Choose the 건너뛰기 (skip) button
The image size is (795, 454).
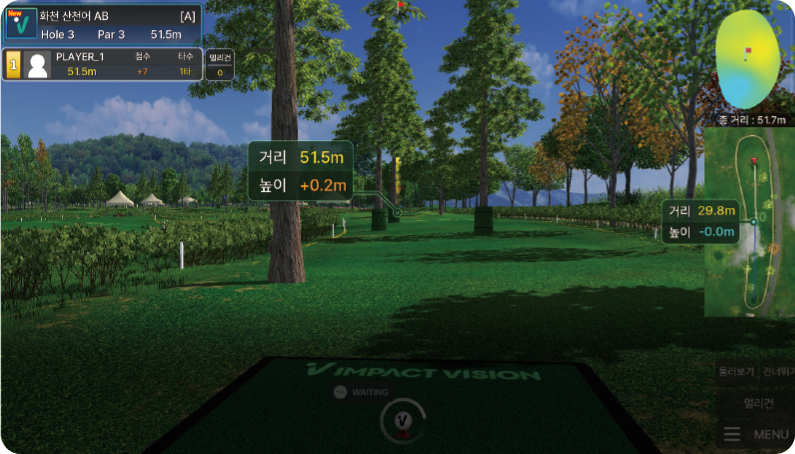777,371
